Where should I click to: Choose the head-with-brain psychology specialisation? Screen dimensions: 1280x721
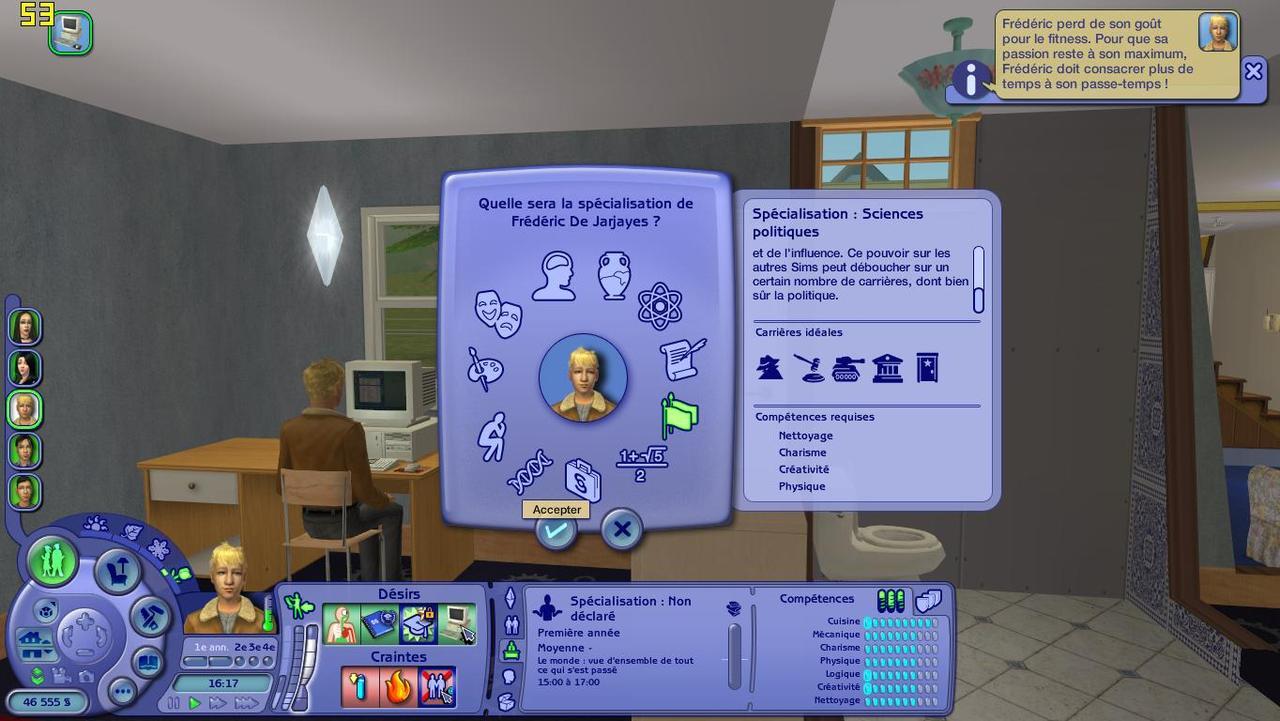click(554, 275)
